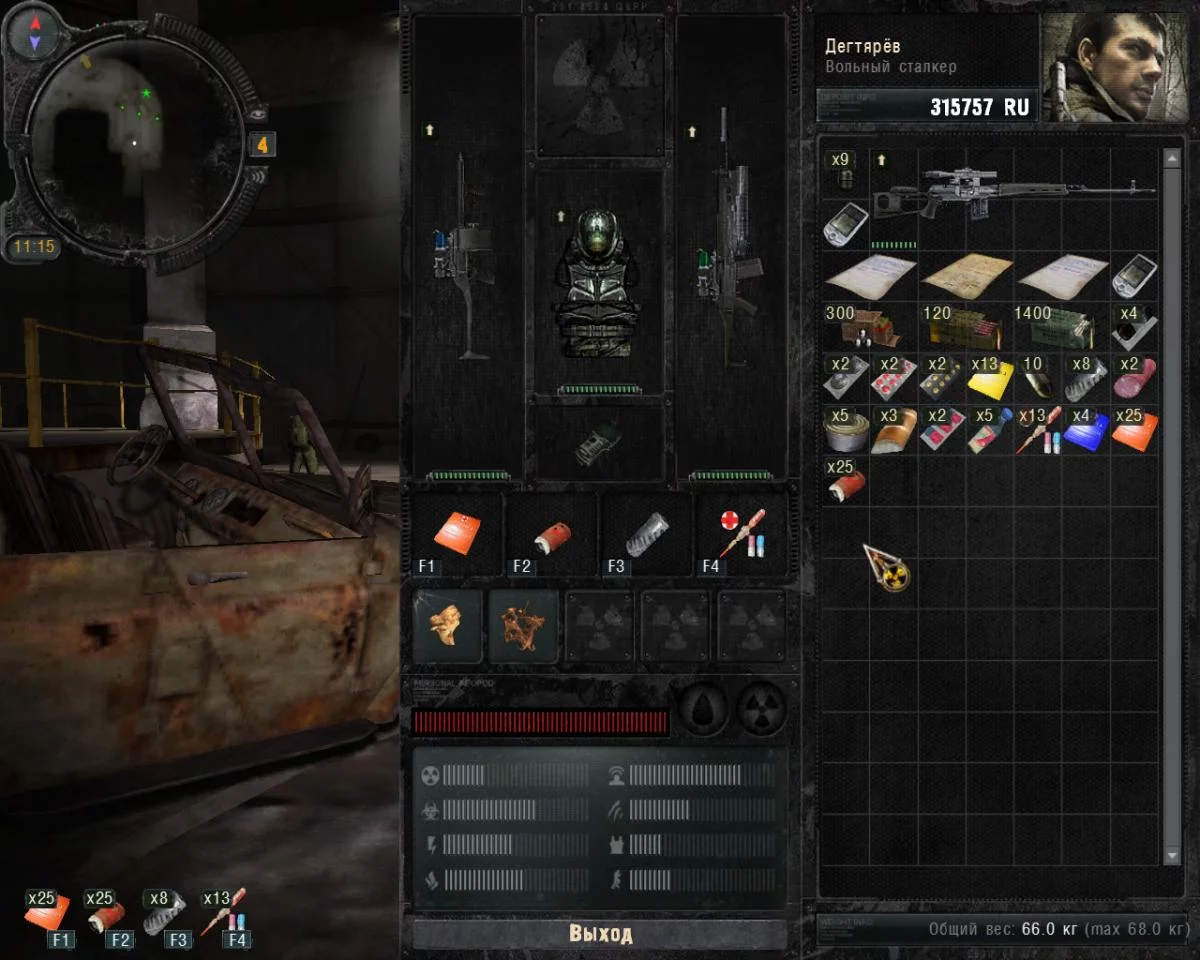
Task: Select the first artifact in the belt slots
Action: coord(447,626)
